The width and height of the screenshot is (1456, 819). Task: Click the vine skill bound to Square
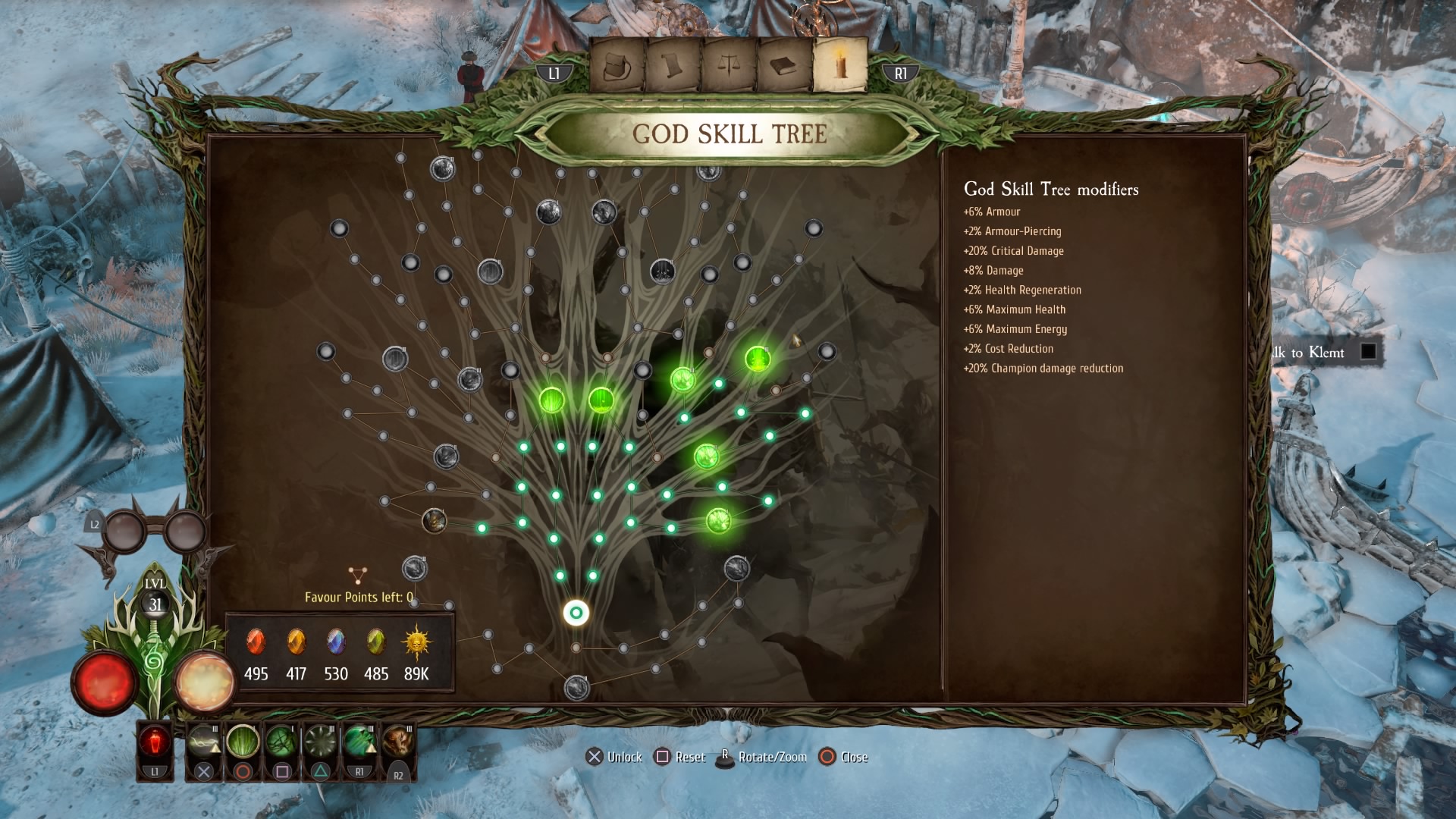pos(282,741)
